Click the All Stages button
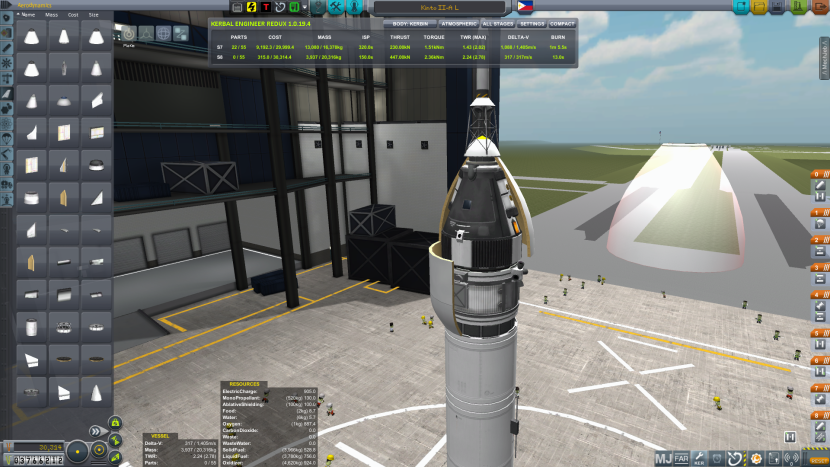The height and width of the screenshot is (467, 830). point(497,23)
